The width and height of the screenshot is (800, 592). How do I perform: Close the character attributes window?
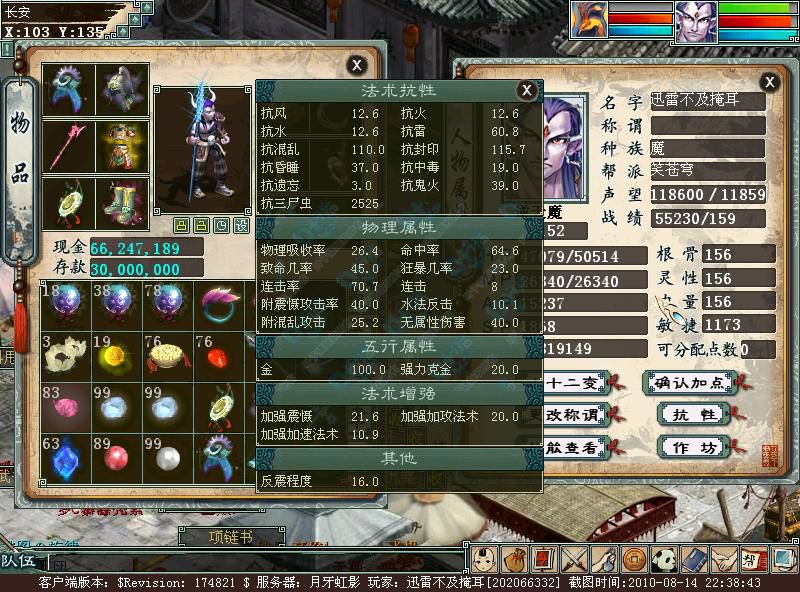tap(769, 82)
